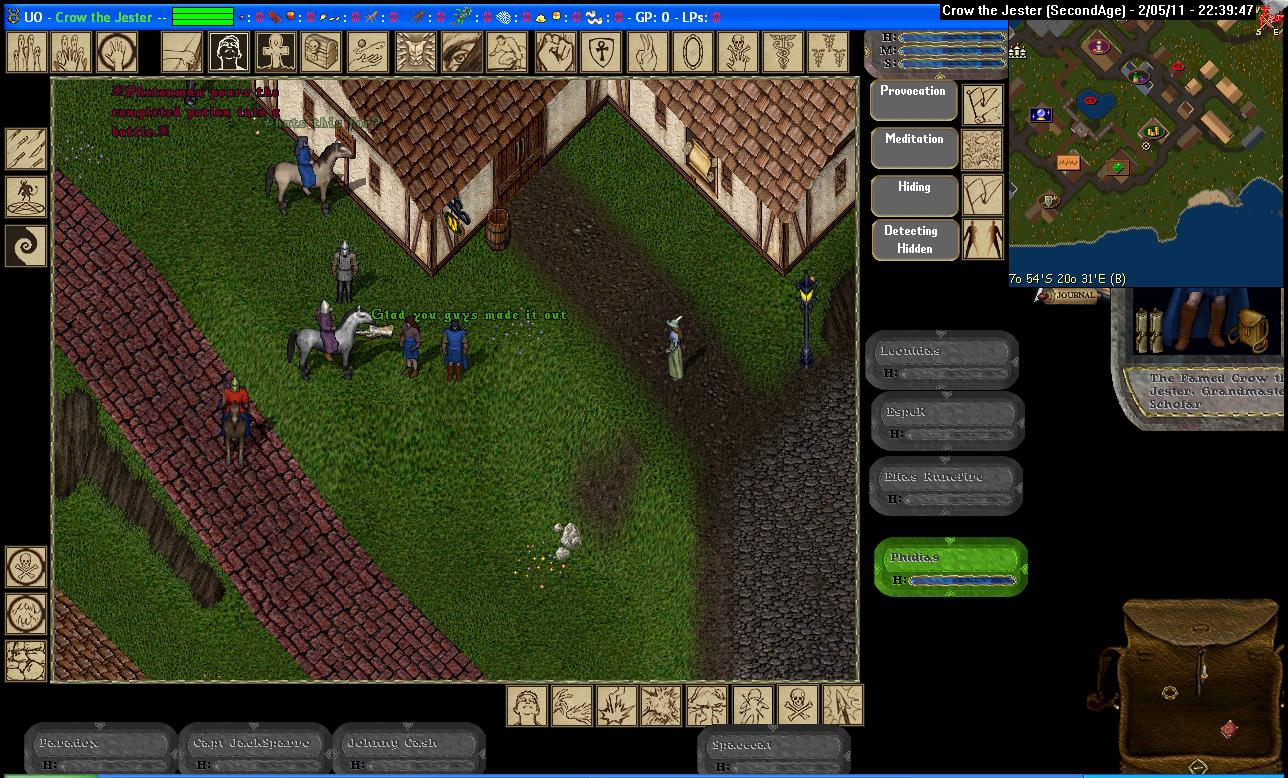The image size is (1288, 778).
Task: Use the Provocation skill button
Action: (914, 101)
